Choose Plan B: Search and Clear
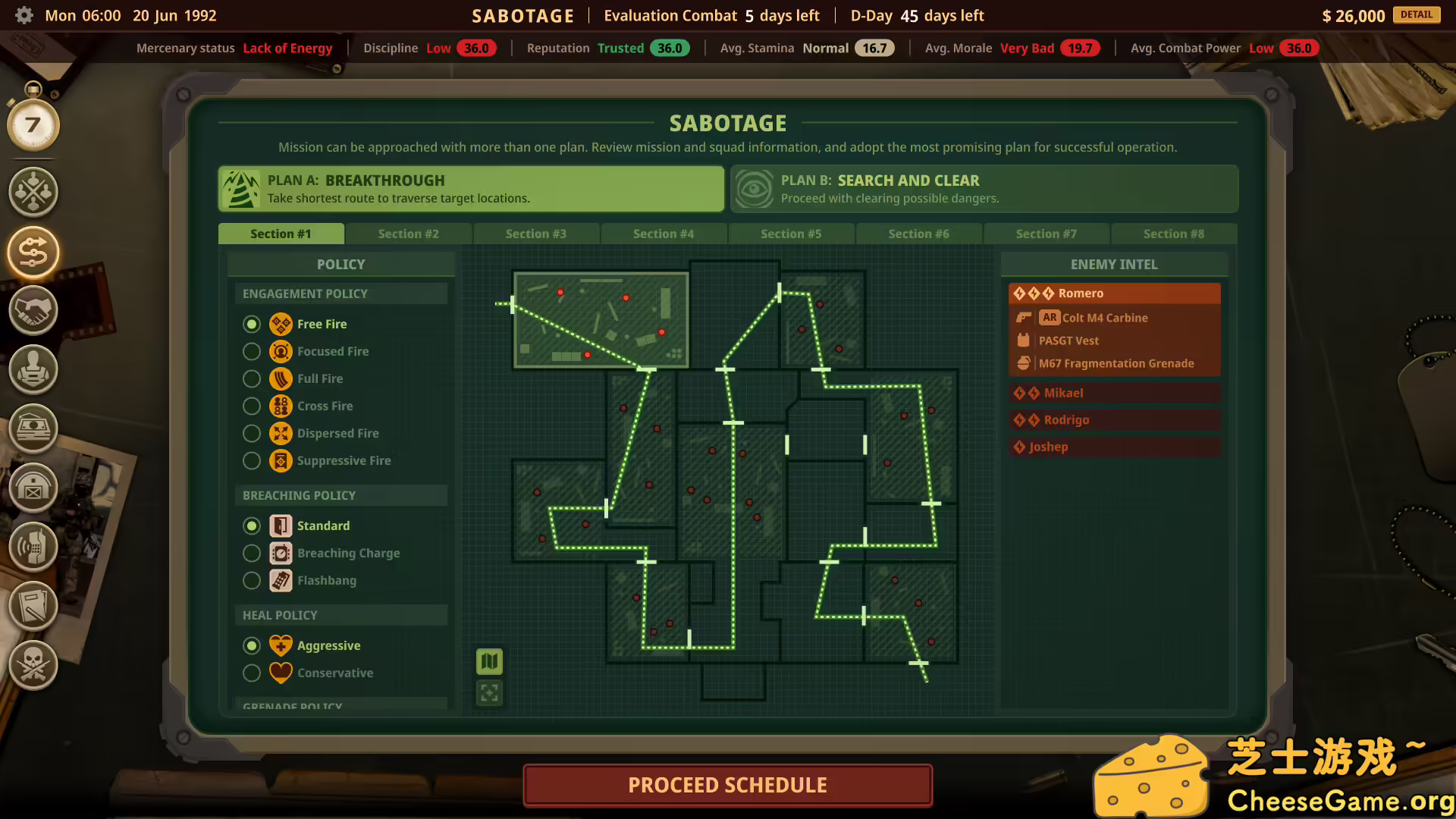The image size is (1456, 819). 984,189
